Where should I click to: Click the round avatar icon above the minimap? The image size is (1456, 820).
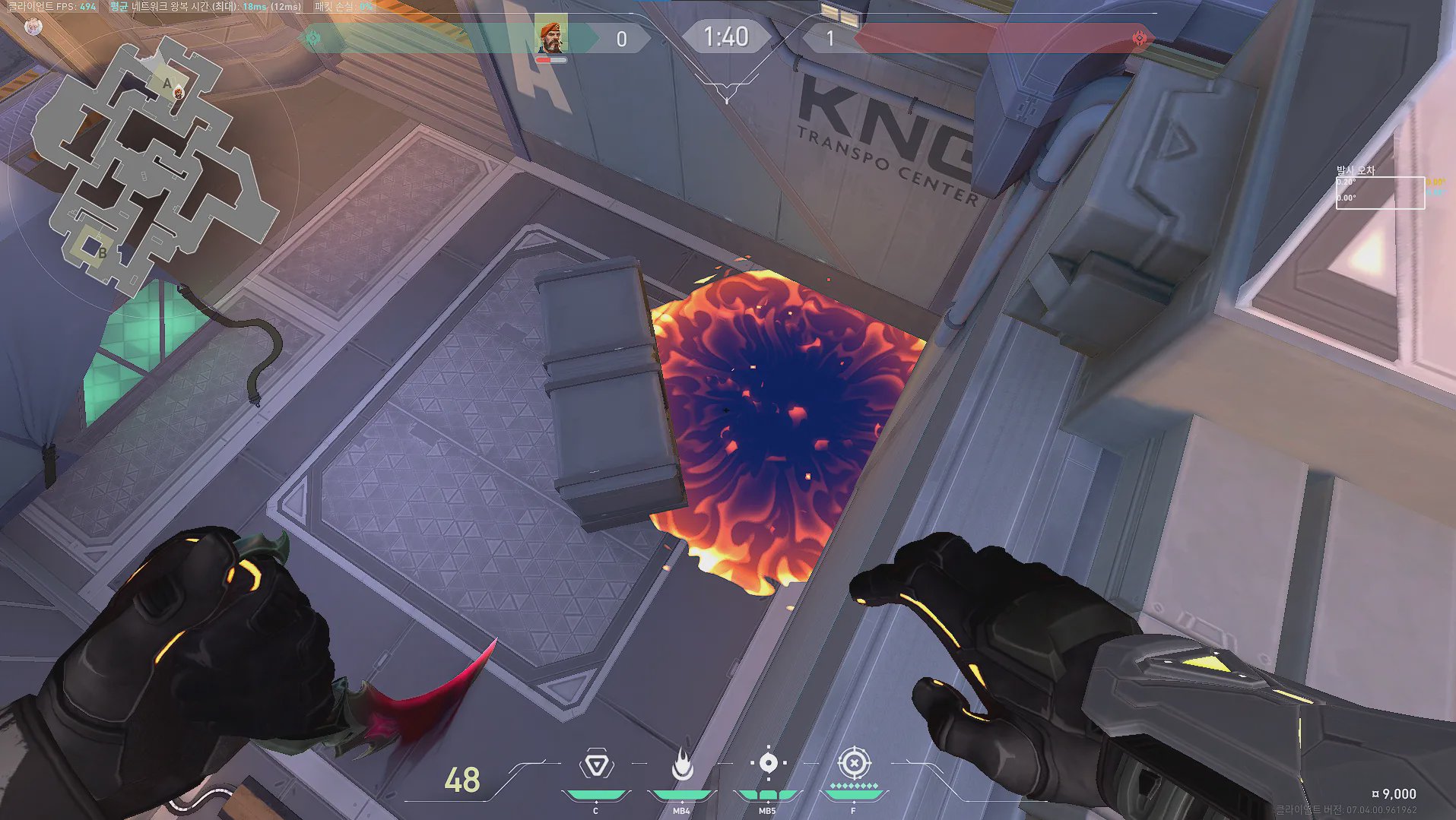[x=33, y=27]
